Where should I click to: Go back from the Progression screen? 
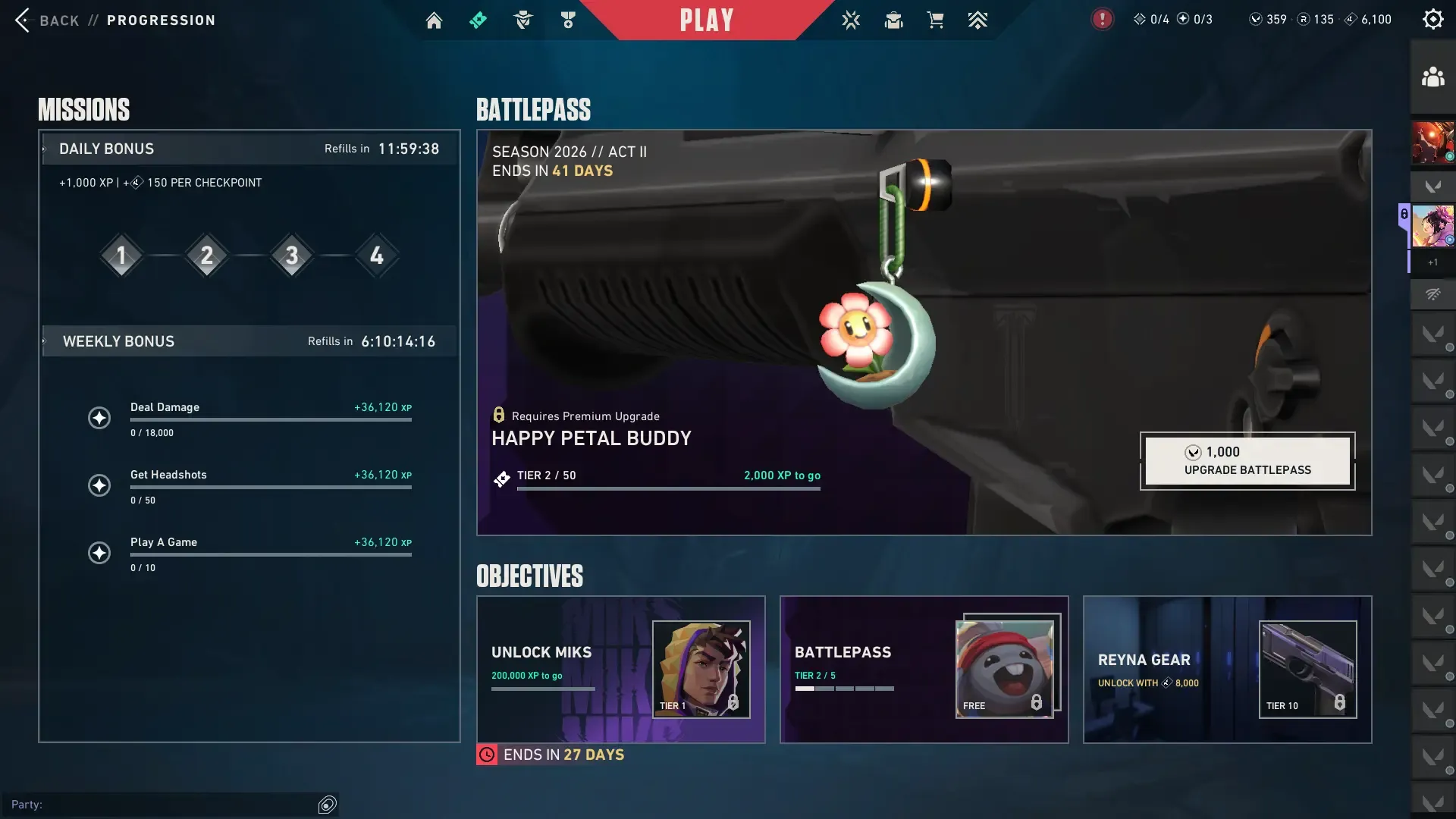click(45, 20)
